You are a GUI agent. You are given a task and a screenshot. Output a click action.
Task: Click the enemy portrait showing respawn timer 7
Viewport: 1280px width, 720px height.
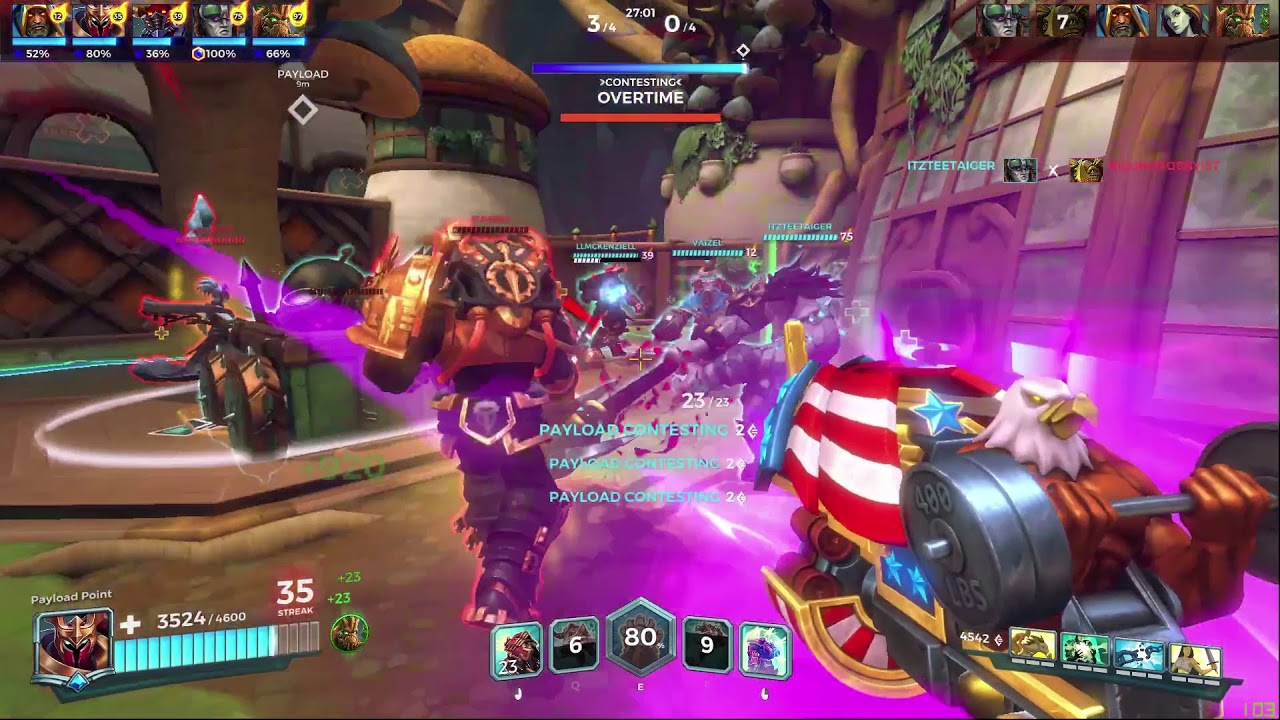click(1062, 21)
